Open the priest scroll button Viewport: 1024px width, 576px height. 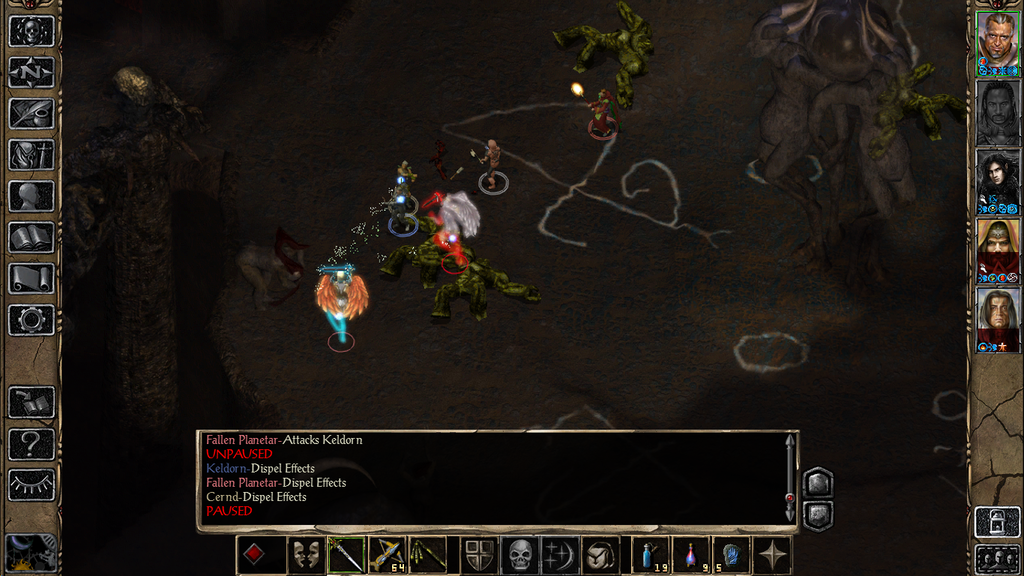click(x=31, y=278)
